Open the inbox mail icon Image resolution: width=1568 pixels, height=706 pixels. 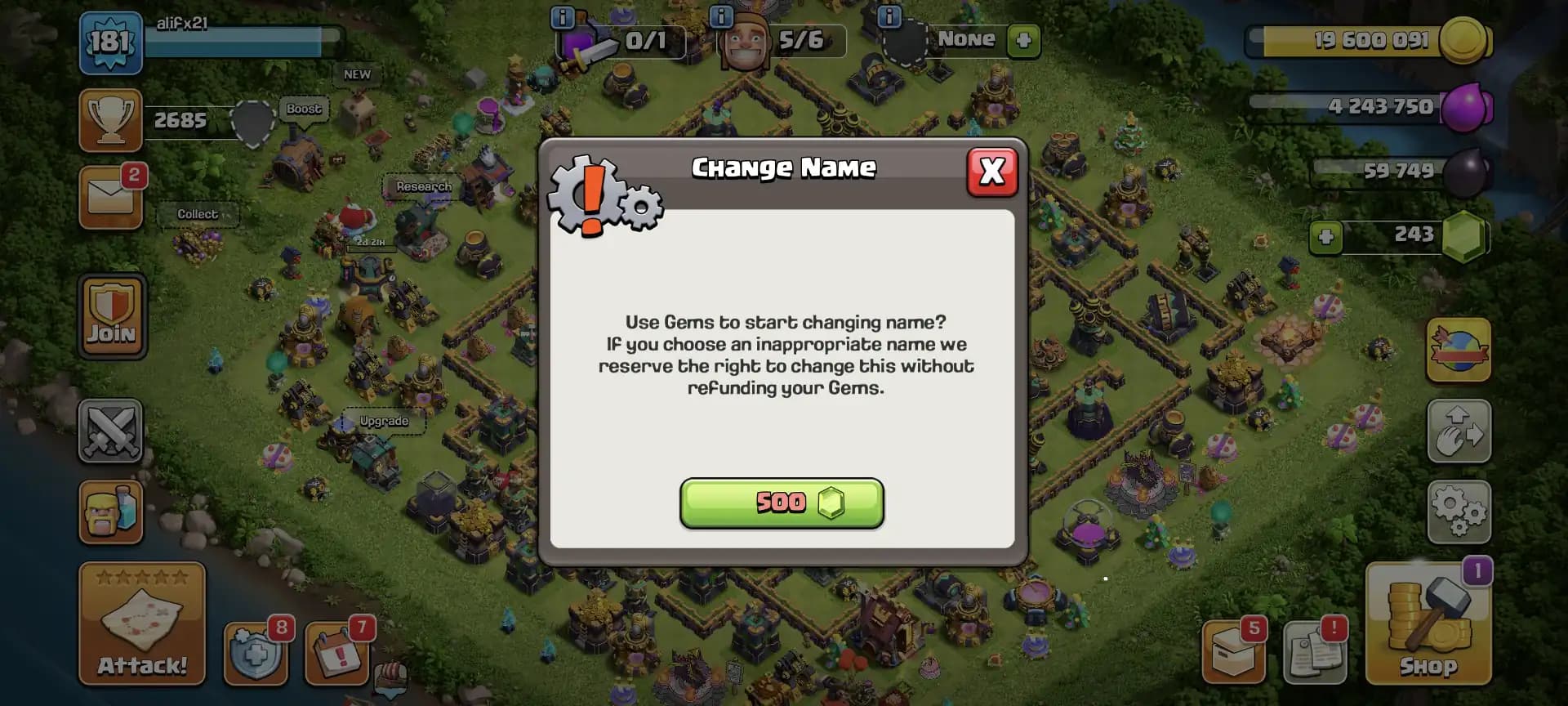point(110,196)
